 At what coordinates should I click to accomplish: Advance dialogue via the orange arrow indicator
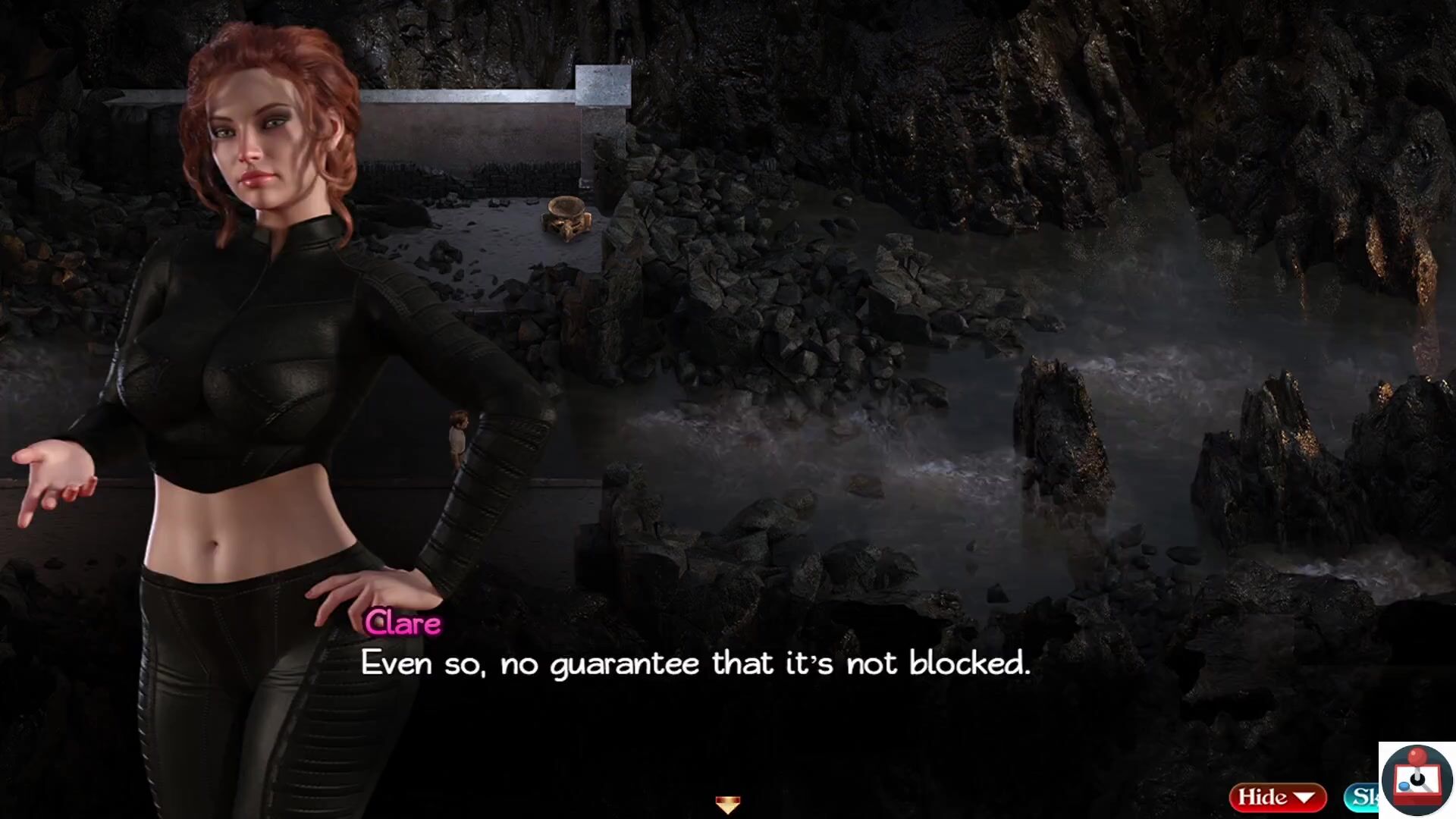pos(727,805)
